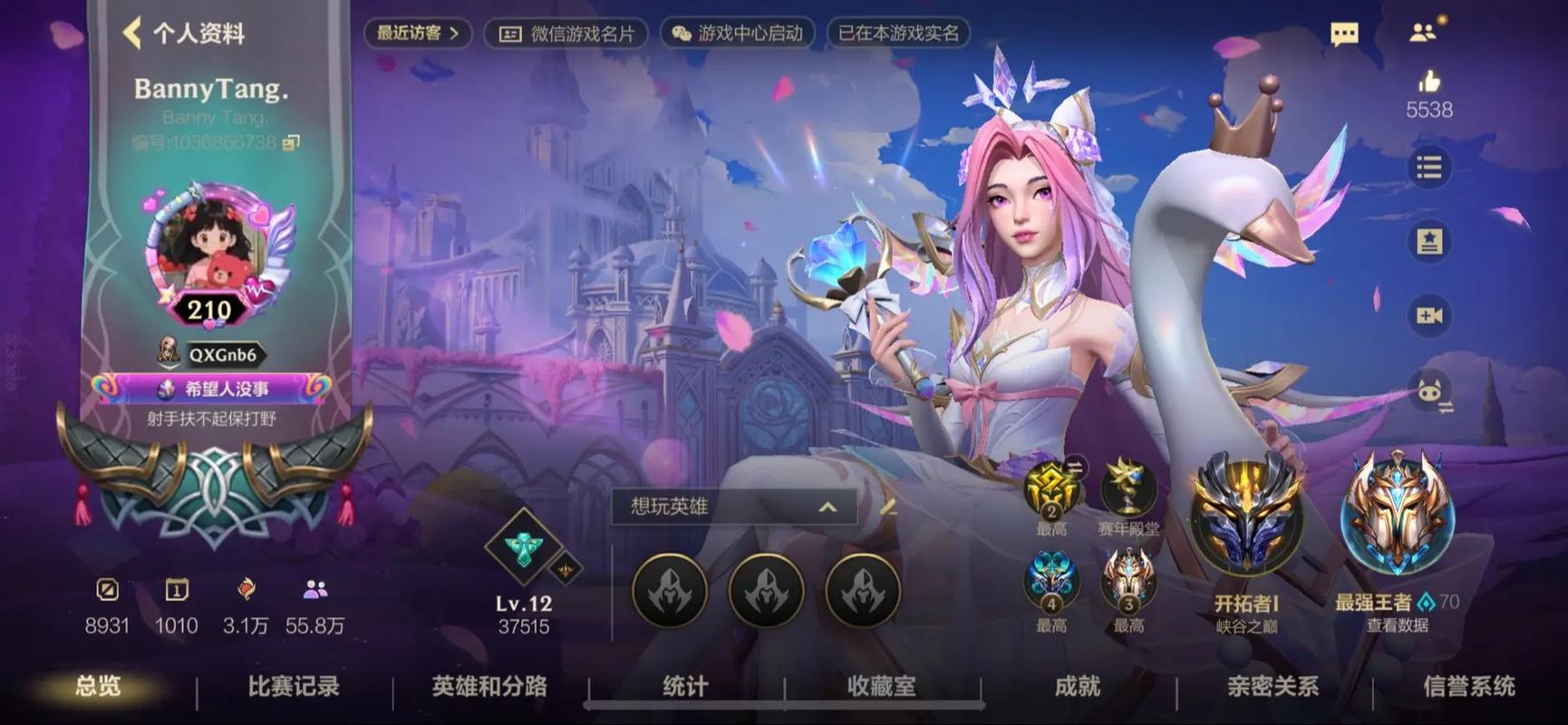Screen dimensions: 1568x725
Task: Click the edit pencil beside 想玩英雄
Action: [x=891, y=508]
